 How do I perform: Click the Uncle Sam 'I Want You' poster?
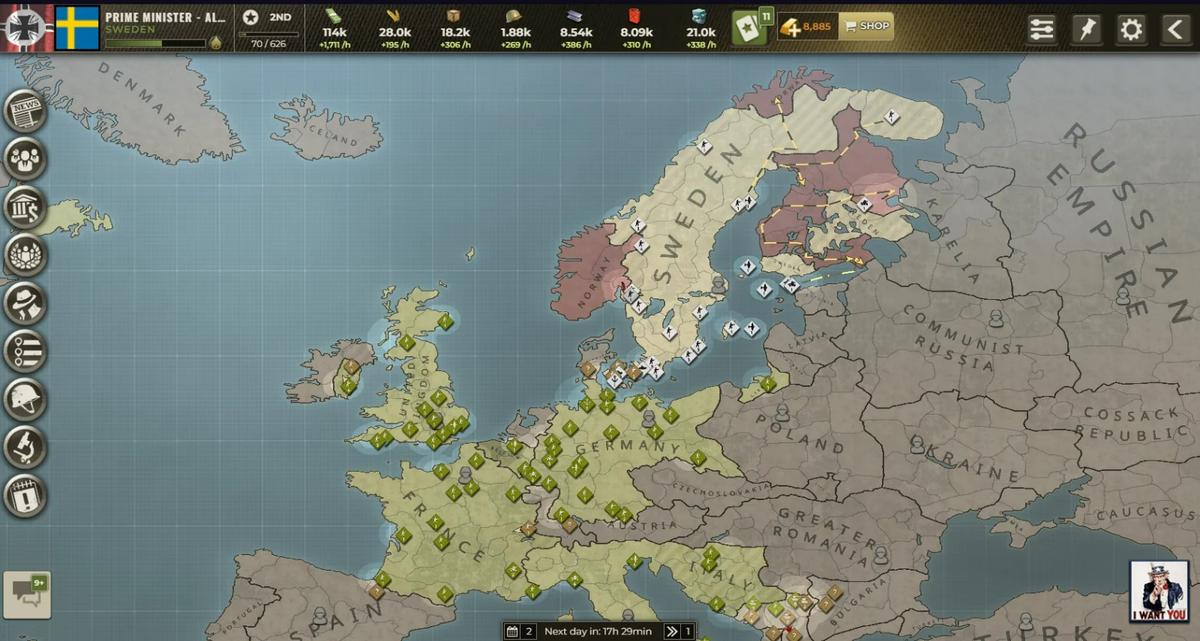click(x=1159, y=592)
